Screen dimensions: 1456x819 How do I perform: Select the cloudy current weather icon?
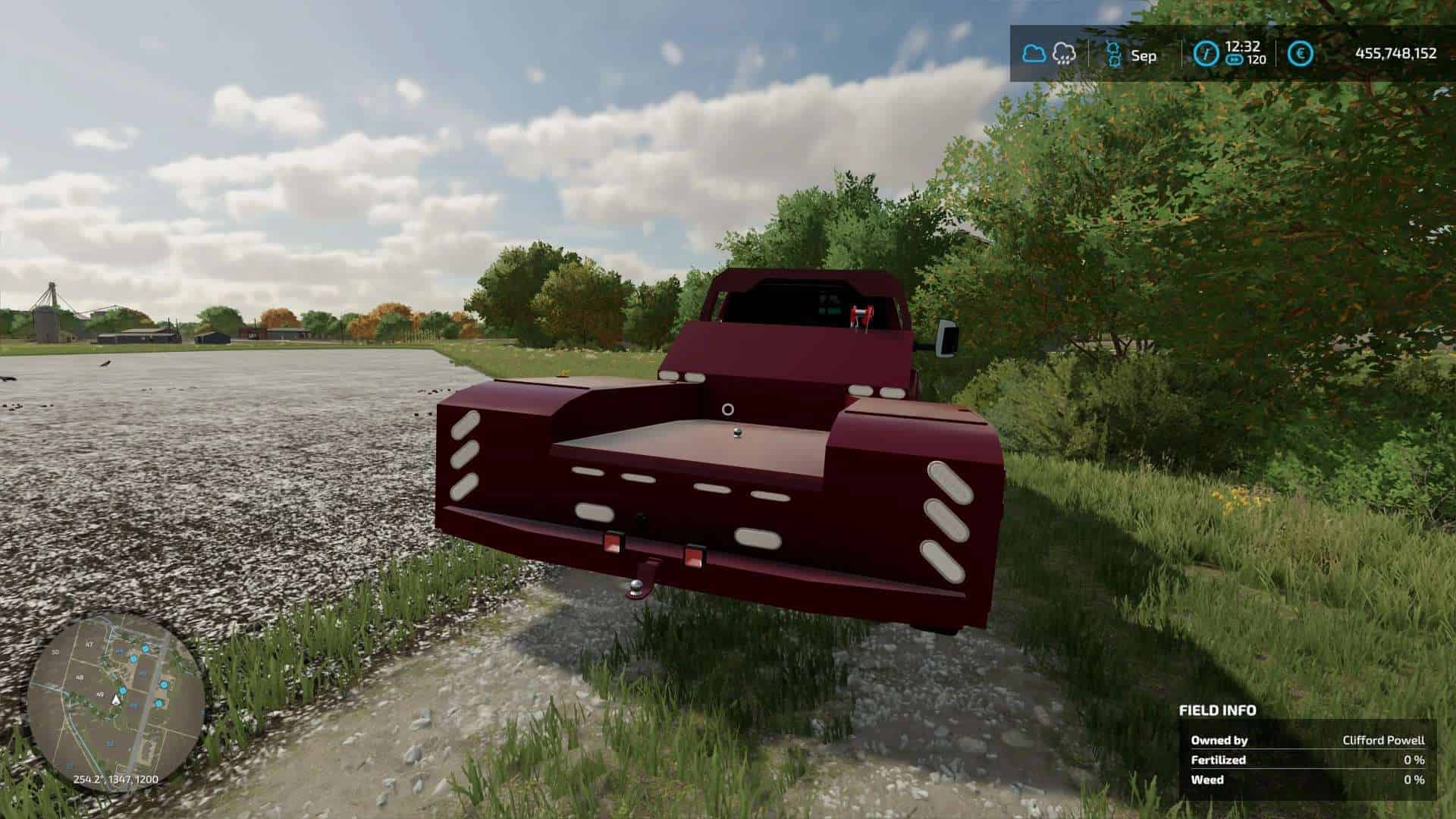[1033, 53]
